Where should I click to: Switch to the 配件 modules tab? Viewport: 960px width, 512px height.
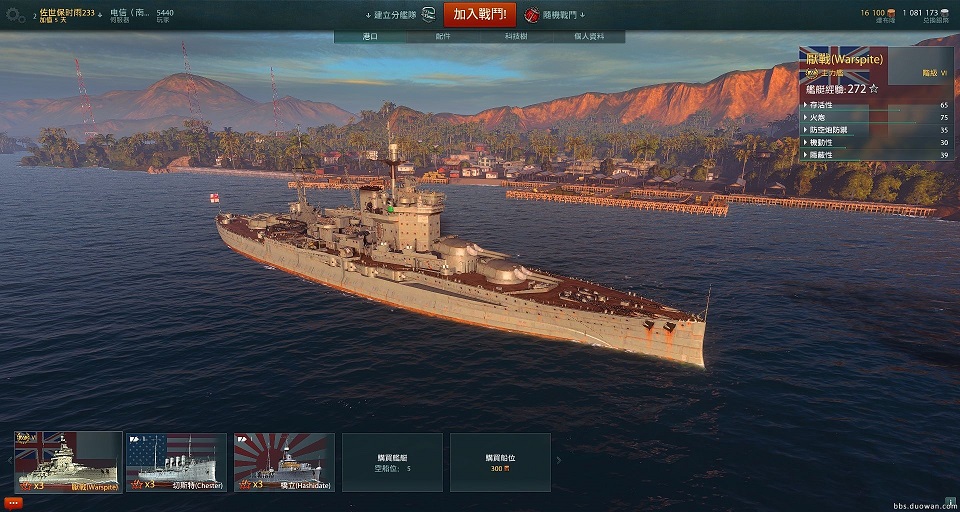point(443,37)
